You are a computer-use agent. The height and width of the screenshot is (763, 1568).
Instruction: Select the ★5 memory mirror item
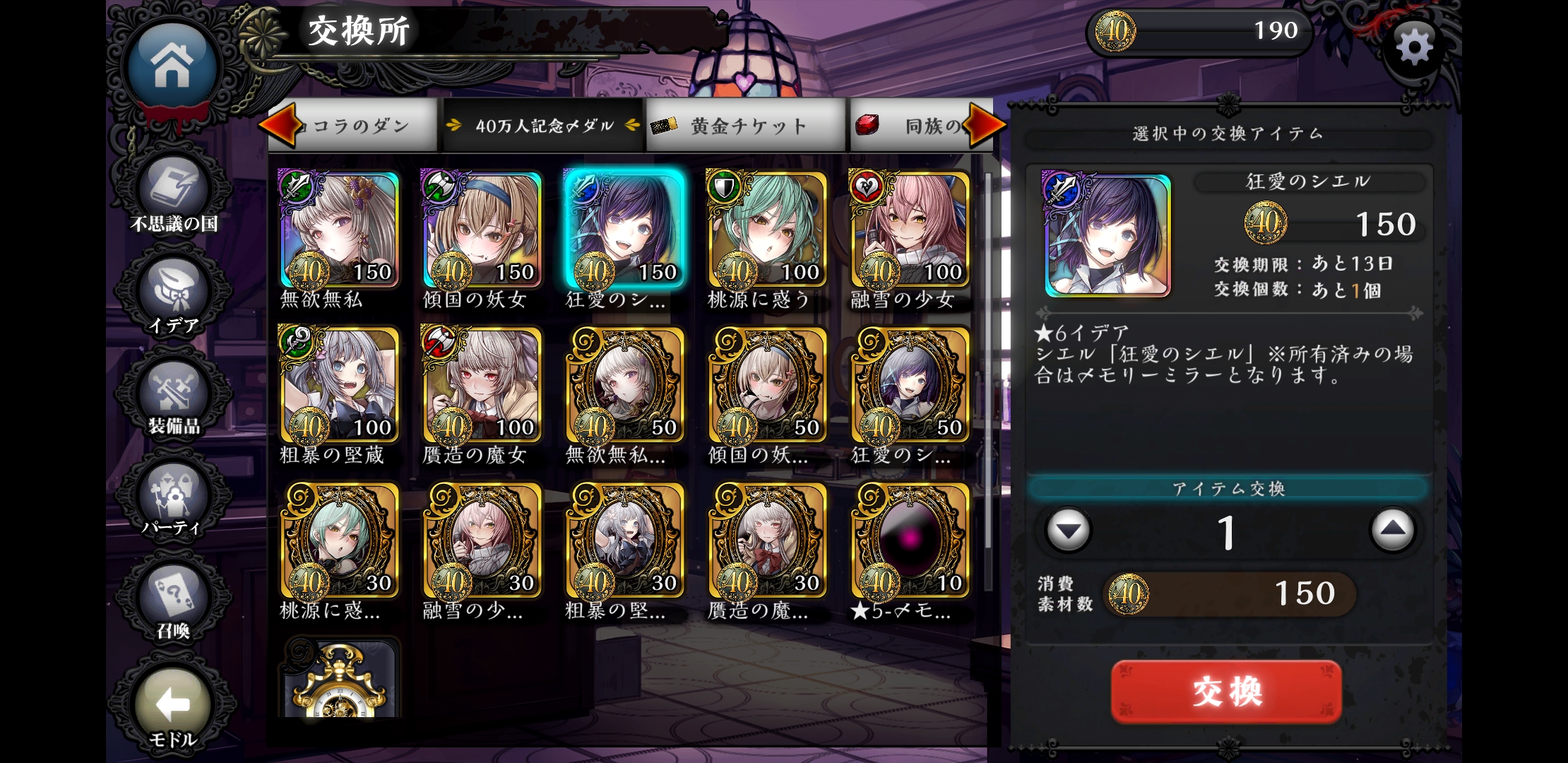coord(910,541)
